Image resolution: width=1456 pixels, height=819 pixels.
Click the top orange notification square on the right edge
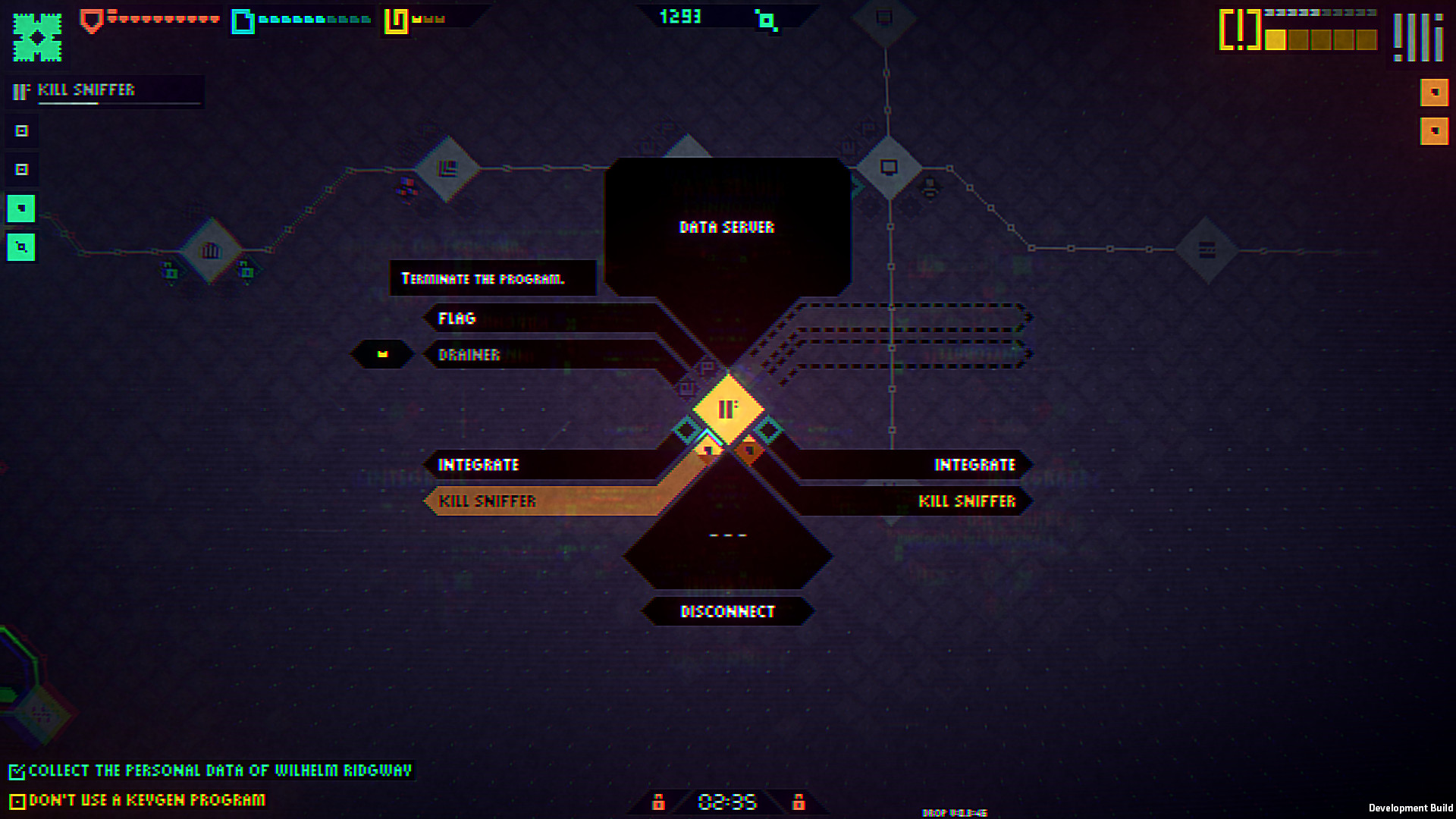pos(1434,93)
